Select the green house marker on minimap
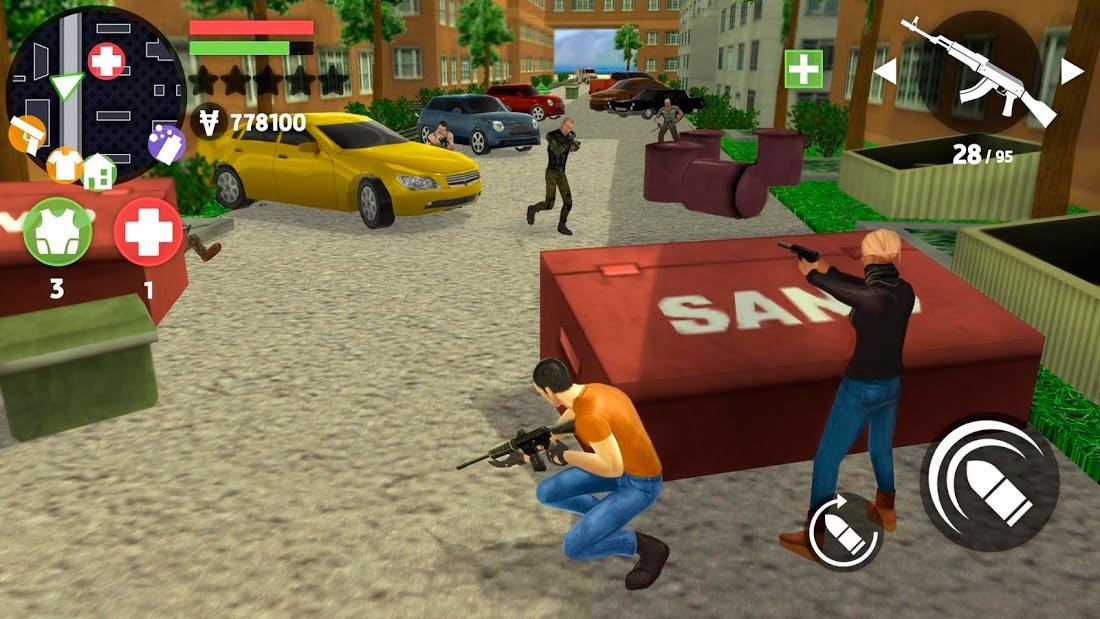The height and width of the screenshot is (619, 1100). [x=99, y=171]
